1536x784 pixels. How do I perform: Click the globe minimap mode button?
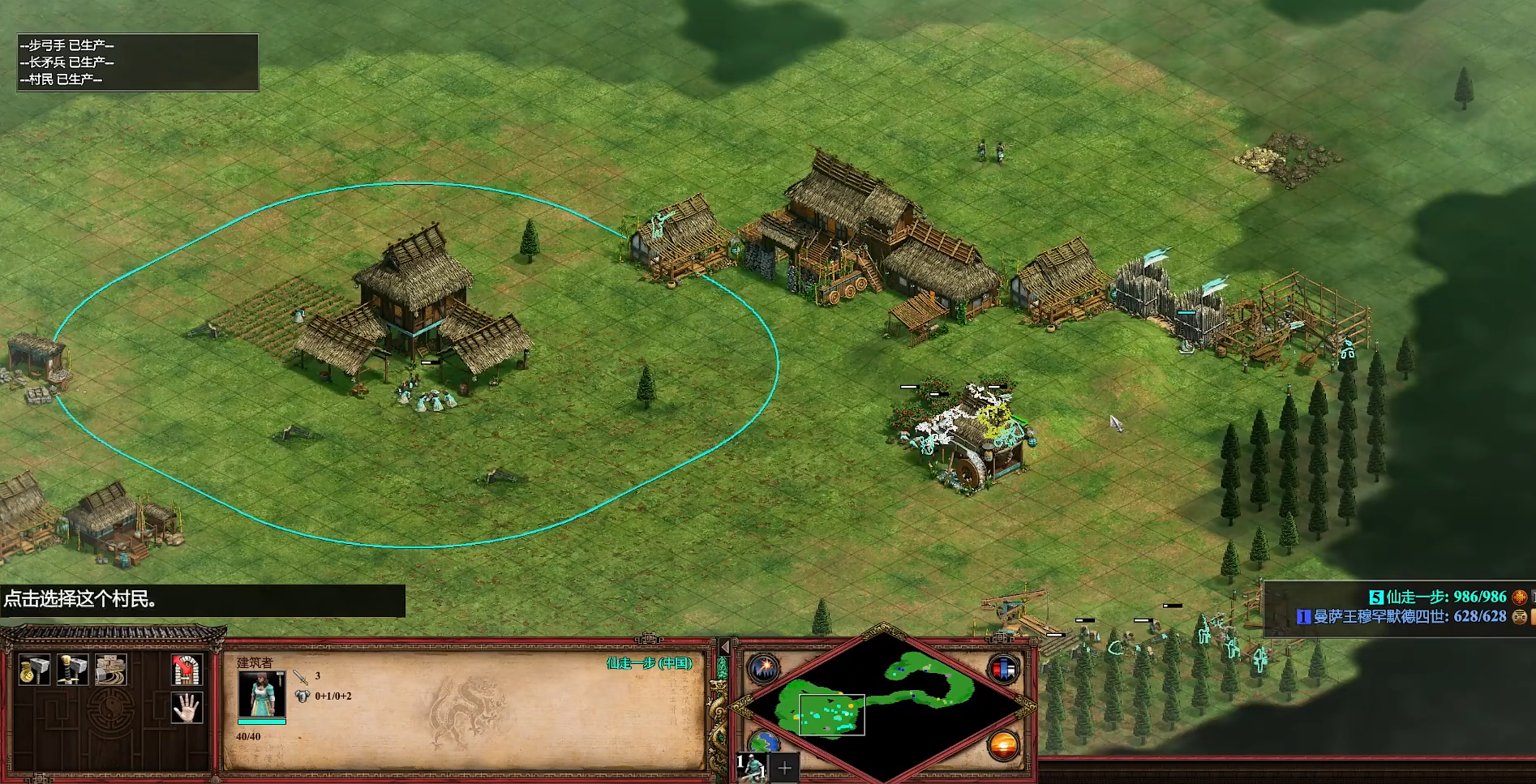coord(762,742)
